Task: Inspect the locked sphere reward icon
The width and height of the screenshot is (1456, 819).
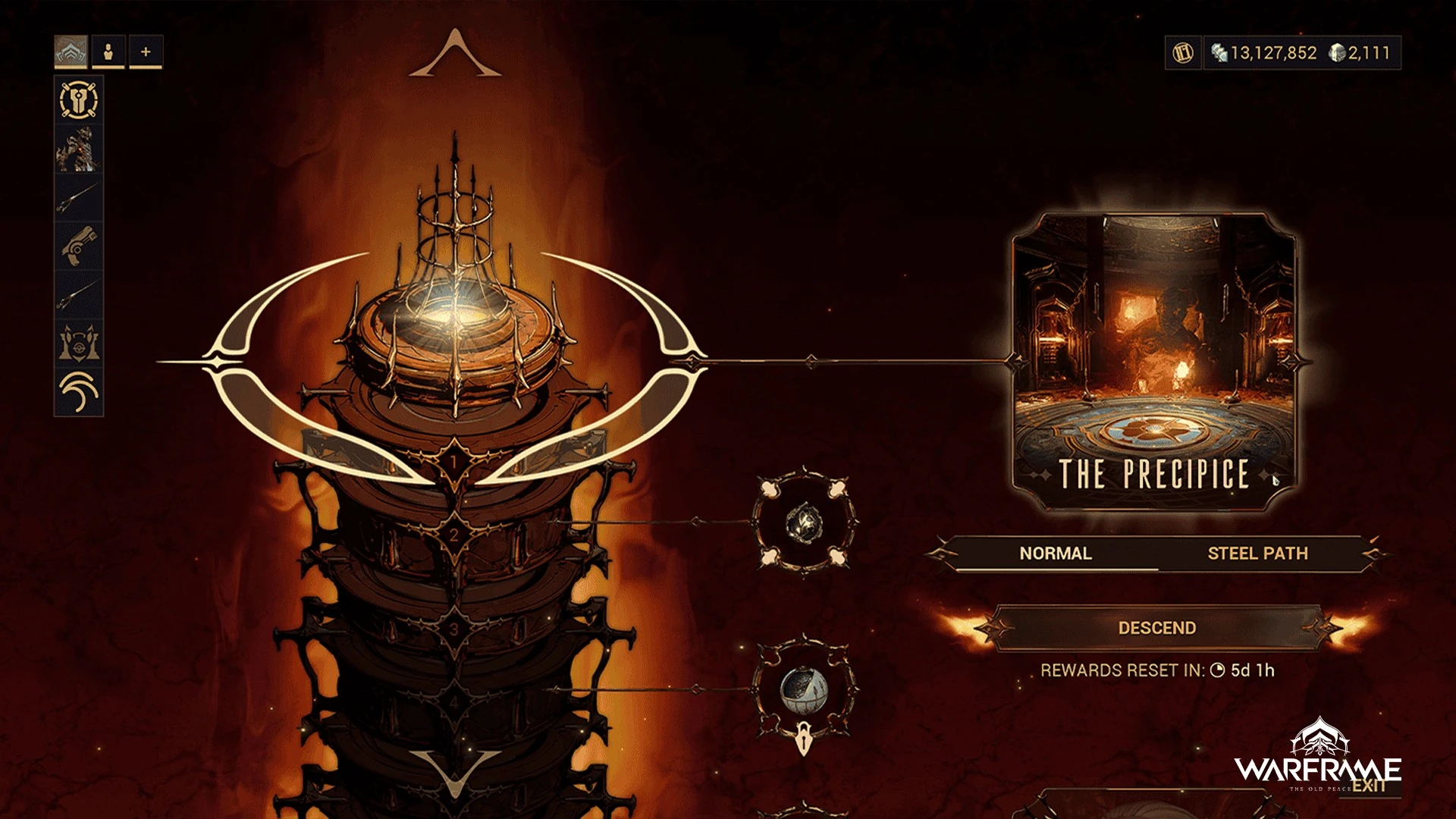Action: click(x=804, y=690)
